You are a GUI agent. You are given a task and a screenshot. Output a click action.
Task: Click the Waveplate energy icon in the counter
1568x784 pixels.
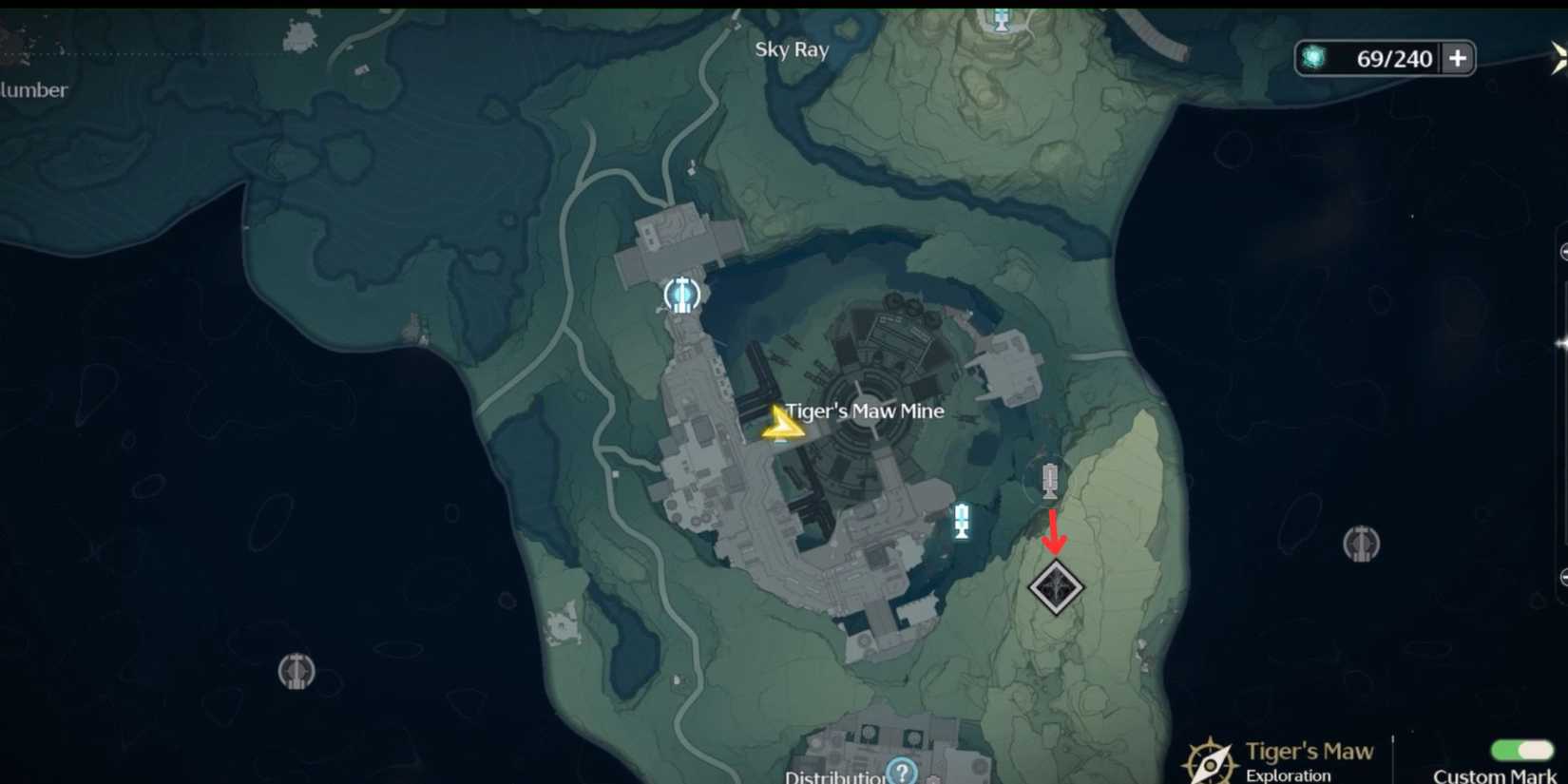(1316, 58)
